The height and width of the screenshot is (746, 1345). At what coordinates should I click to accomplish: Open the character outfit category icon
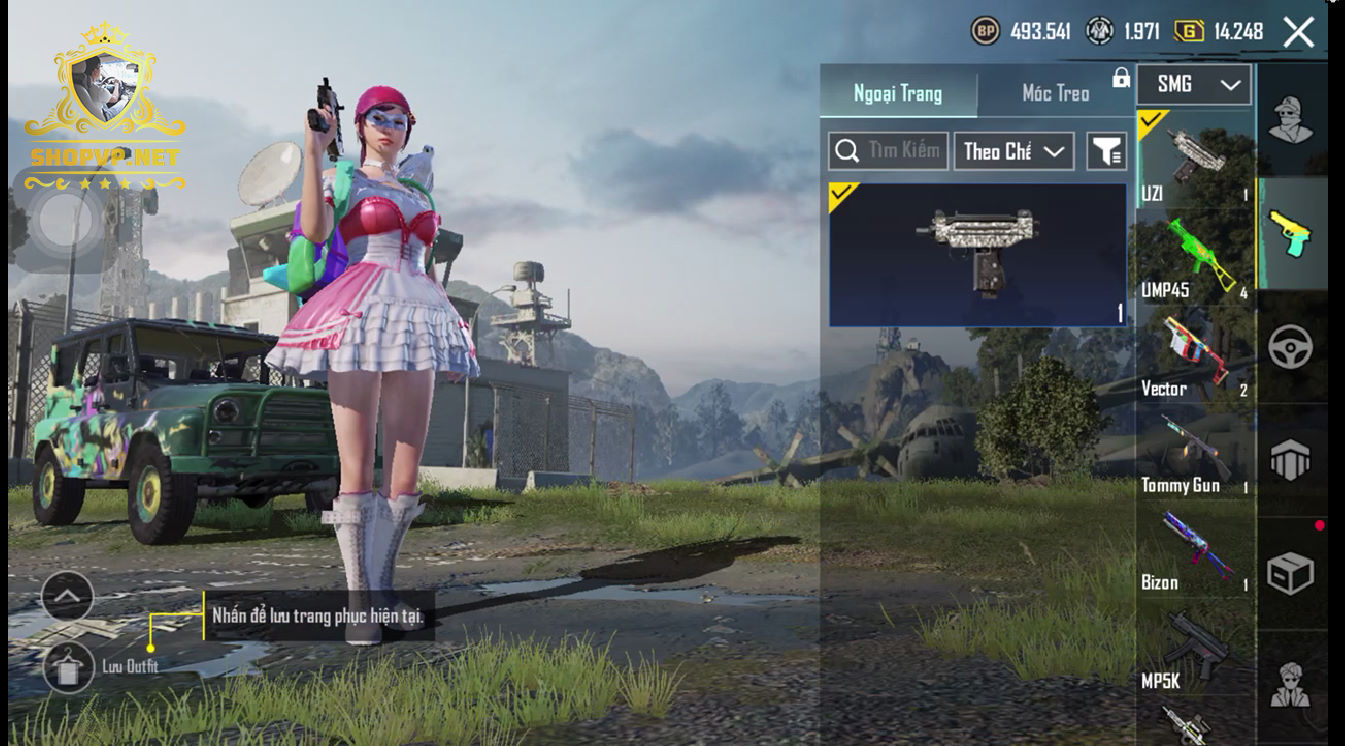click(1290, 120)
